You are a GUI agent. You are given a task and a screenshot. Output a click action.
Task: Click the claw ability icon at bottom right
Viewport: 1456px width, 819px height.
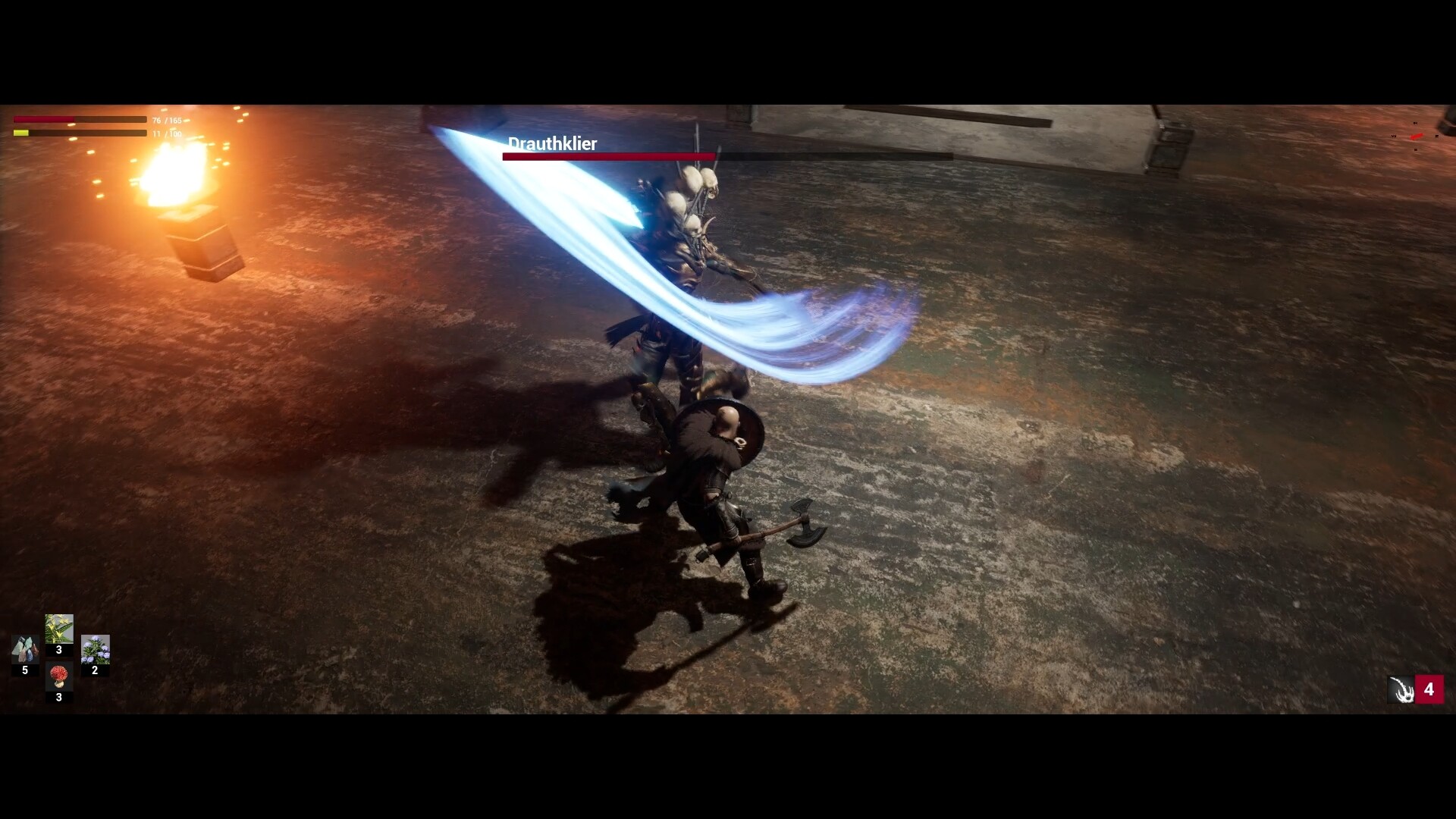pos(1401,690)
